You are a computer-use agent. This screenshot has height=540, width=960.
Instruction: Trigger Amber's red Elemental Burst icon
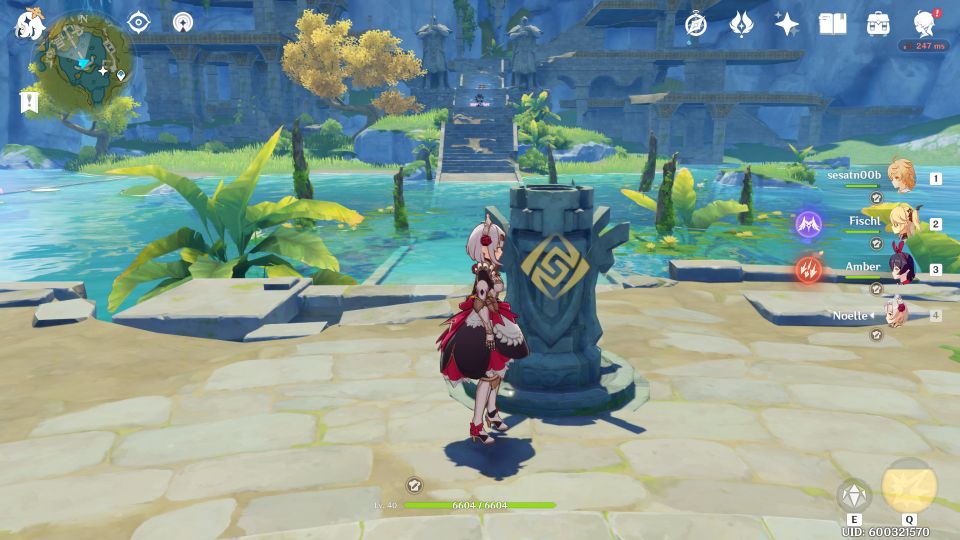808,268
